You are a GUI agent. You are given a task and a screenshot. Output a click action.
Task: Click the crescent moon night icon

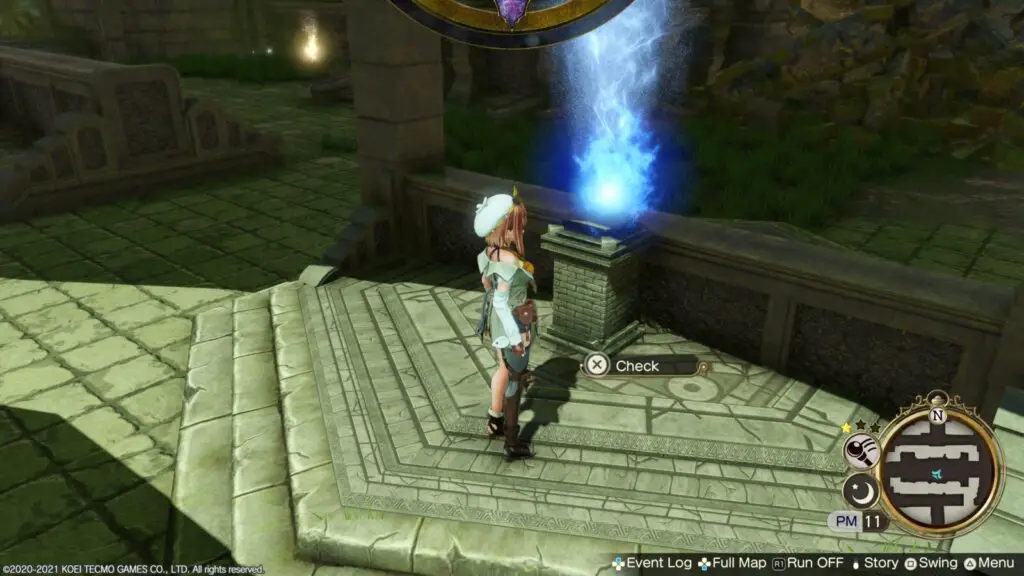(x=859, y=490)
